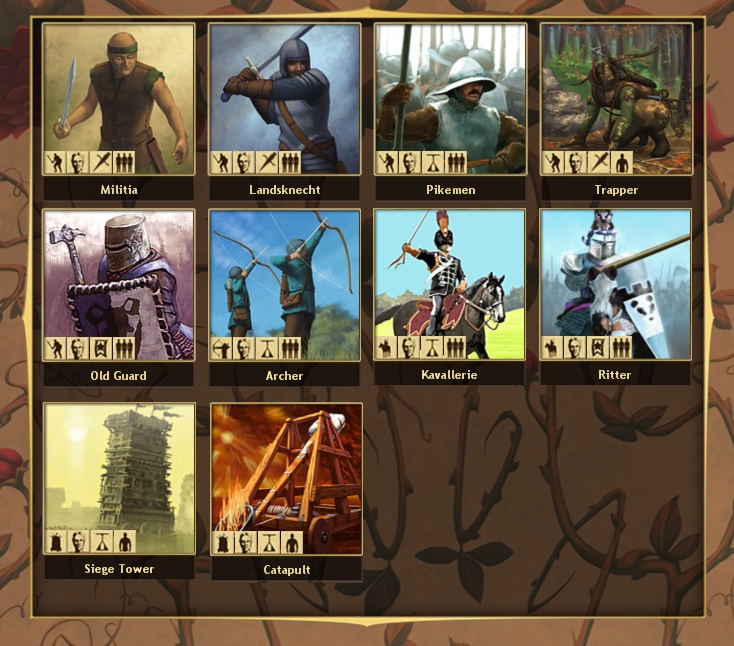Select the Archer unit portrait
Viewport: 734px width, 646px height.
(x=285, y=285)
